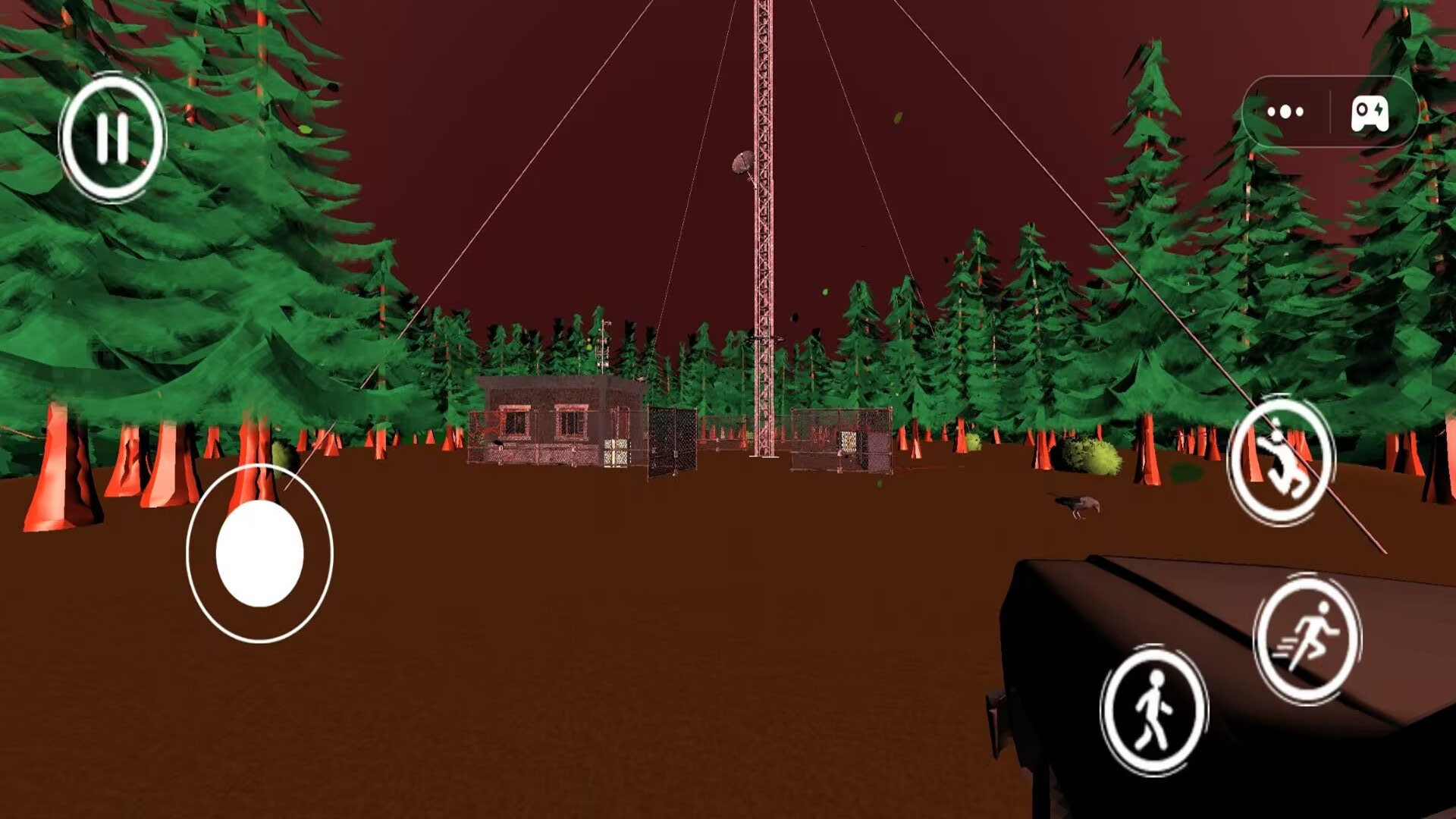The height and width of the screenshot is (819, 1456).
Task: Pause the game with the pause button
Action: coord(112,138)
